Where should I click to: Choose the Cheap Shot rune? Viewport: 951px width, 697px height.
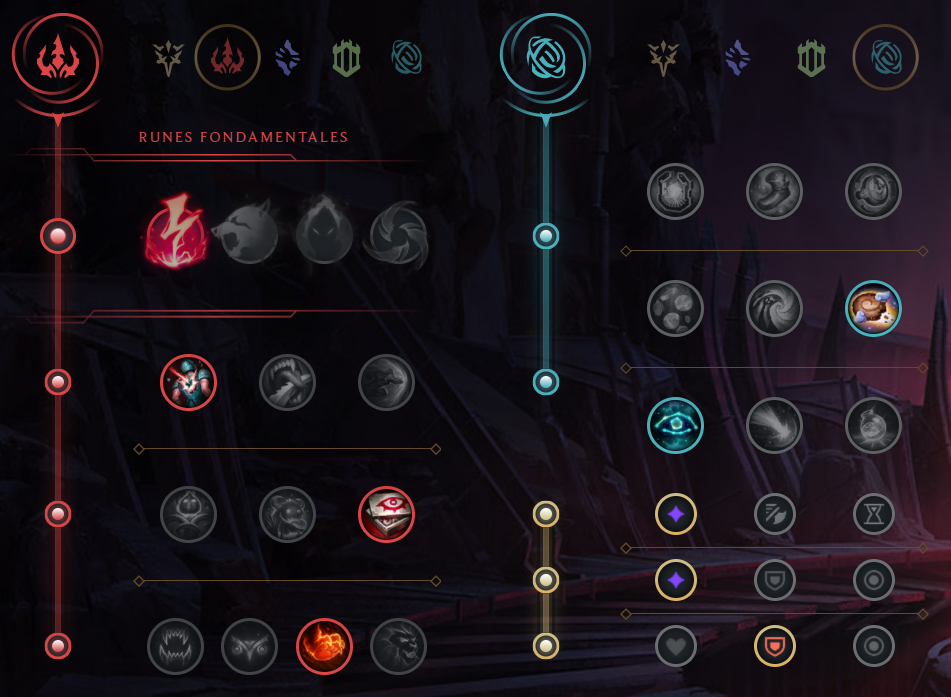(x=188, y=382)
